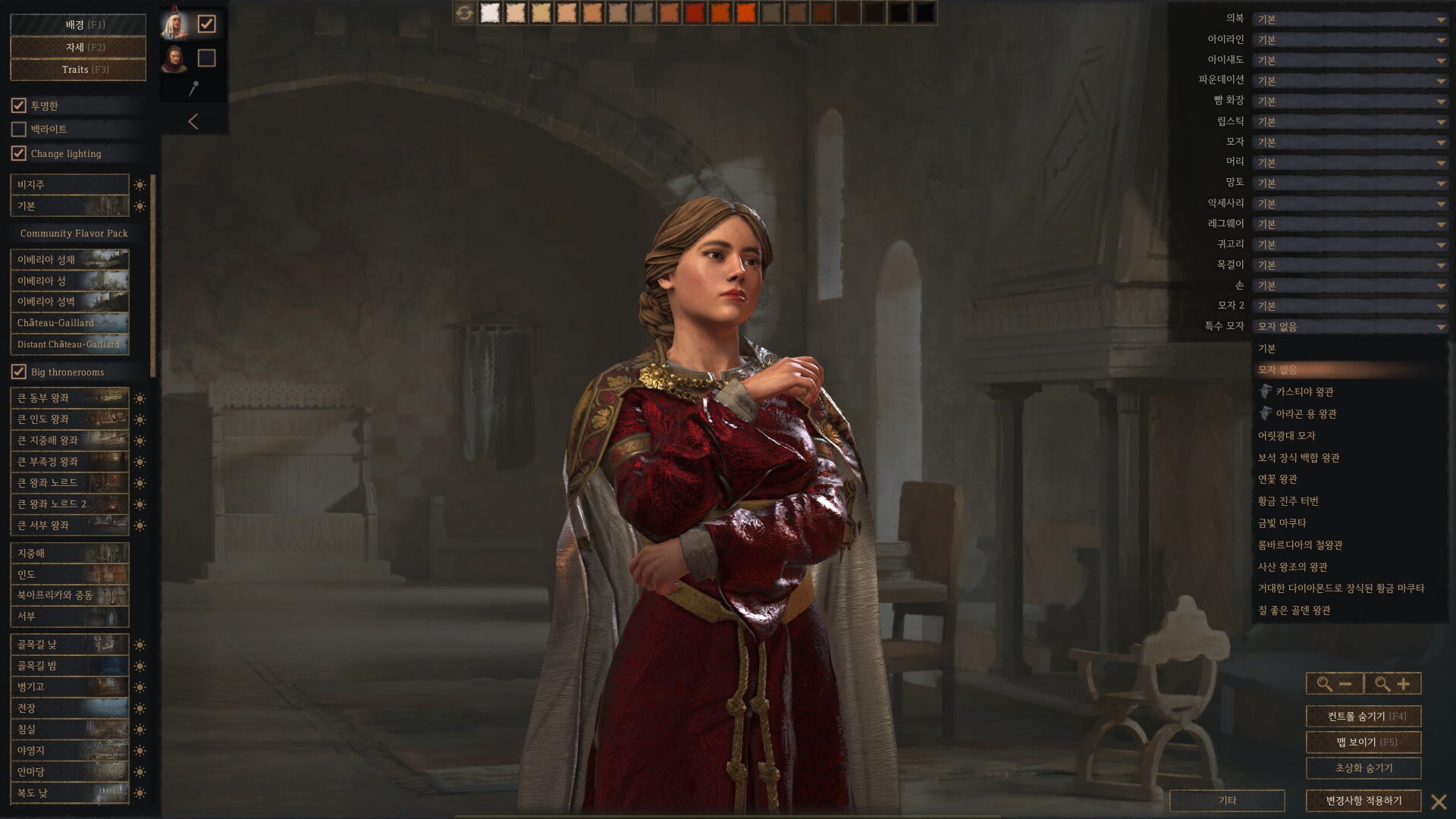This screenshot has height=819, width=1456.
Task: Close the editor with the X button
Action: pyautogui.click(x=1439, y=802)
